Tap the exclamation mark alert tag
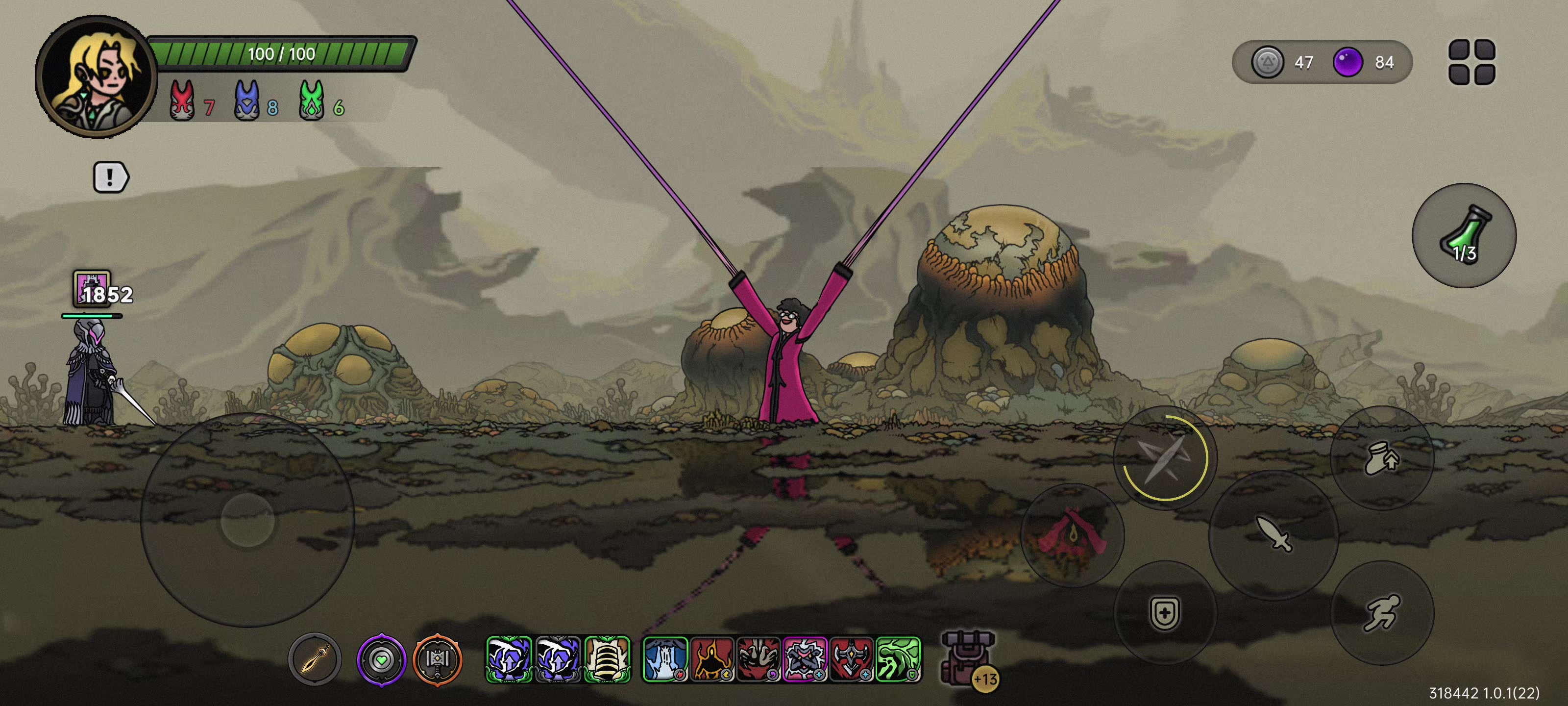 pyautogui.click(x=110, y=177)
